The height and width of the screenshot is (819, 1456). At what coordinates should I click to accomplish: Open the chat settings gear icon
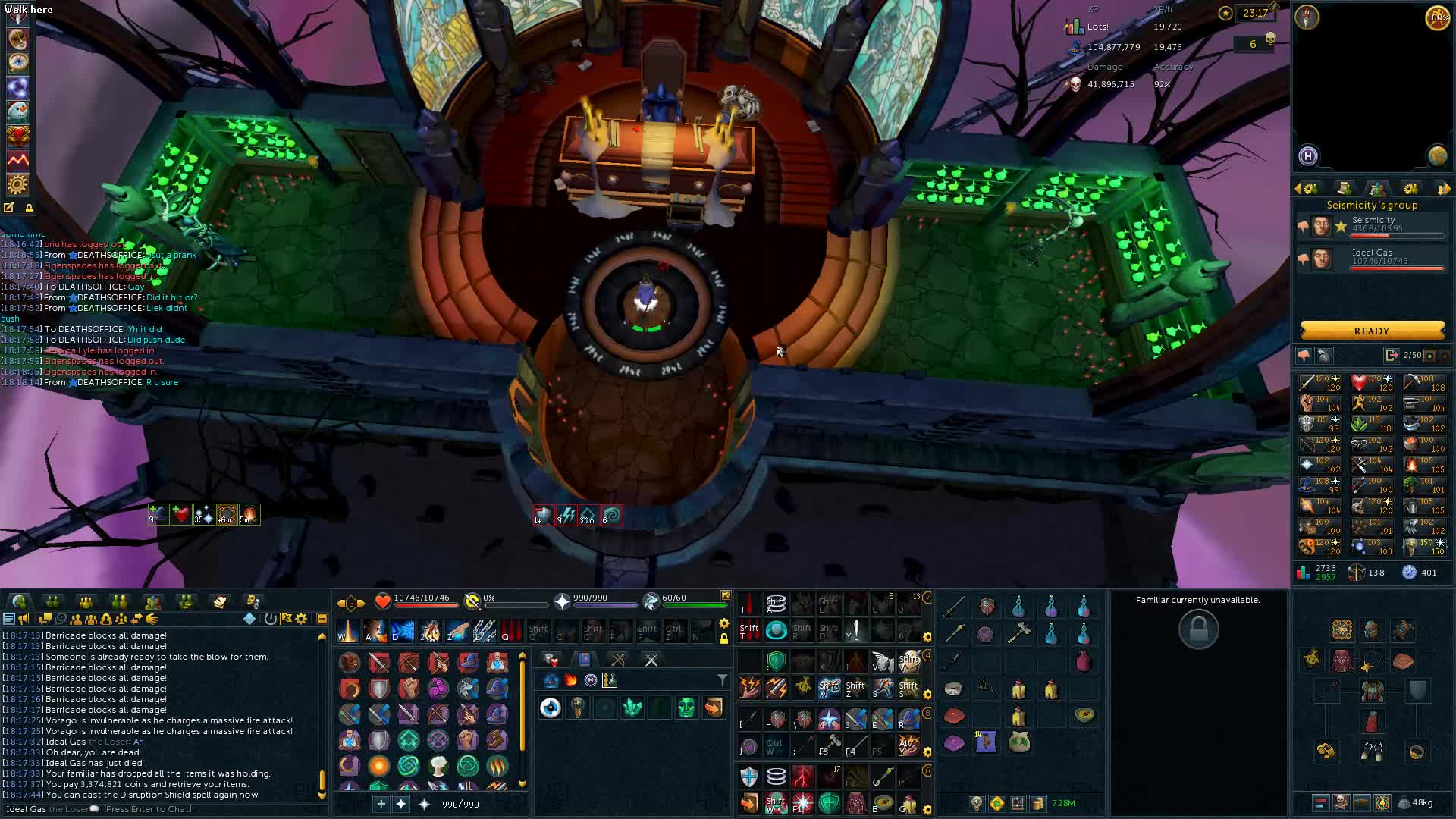(301, 619)
